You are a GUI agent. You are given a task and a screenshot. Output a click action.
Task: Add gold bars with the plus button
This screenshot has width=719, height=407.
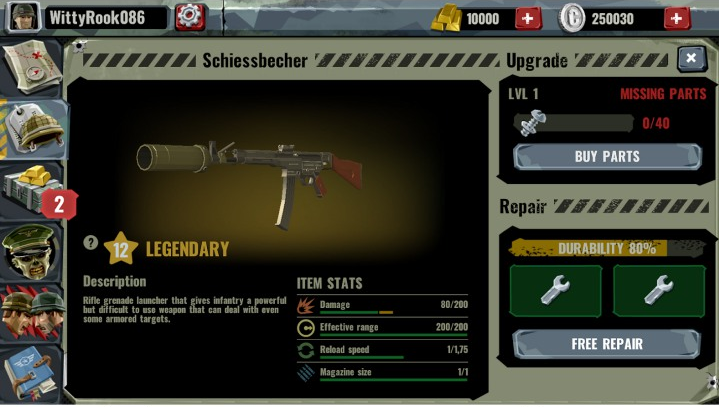point(528,18)
